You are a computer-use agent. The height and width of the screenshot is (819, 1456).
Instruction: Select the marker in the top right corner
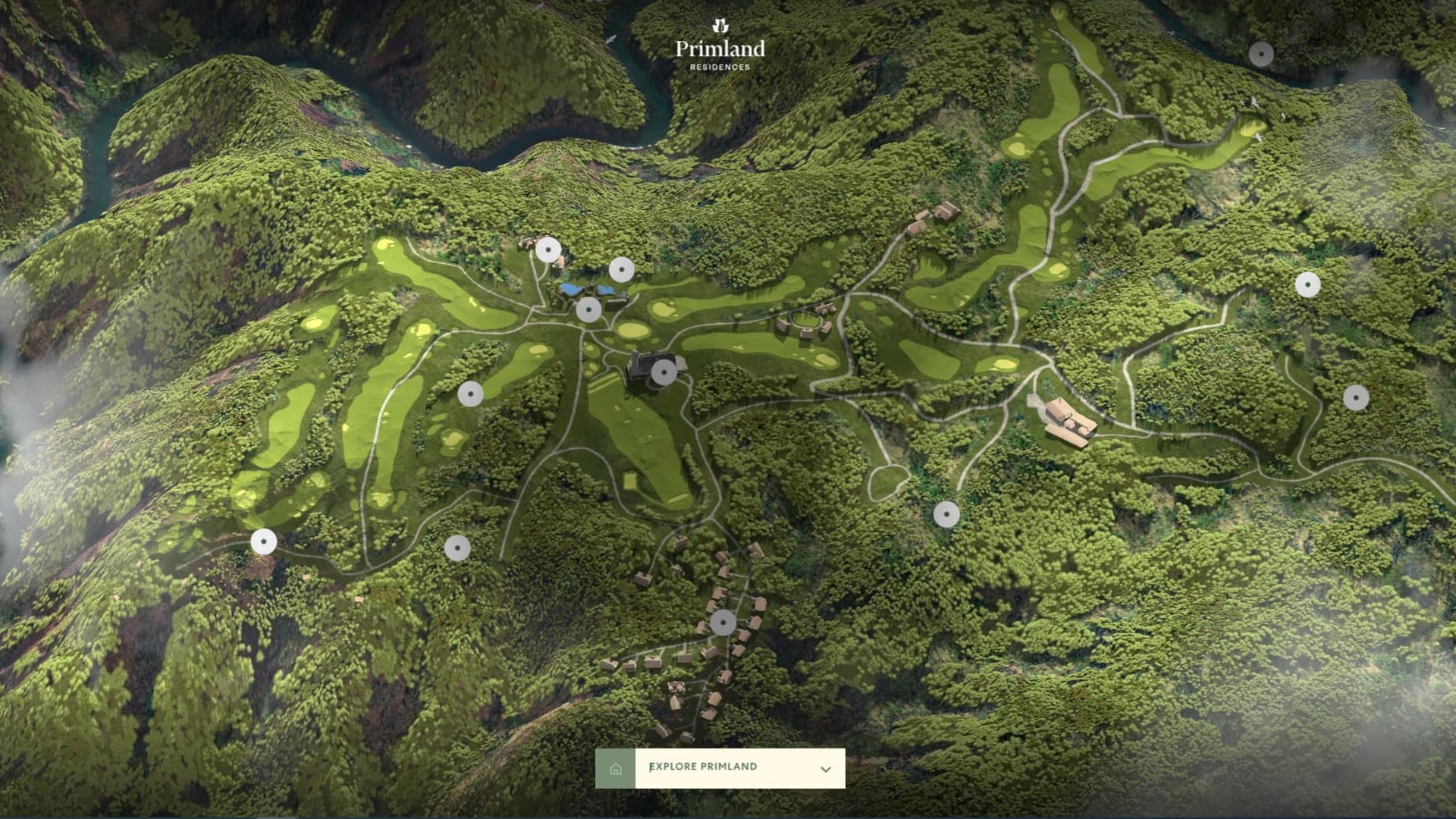[x=1261, y=53]
